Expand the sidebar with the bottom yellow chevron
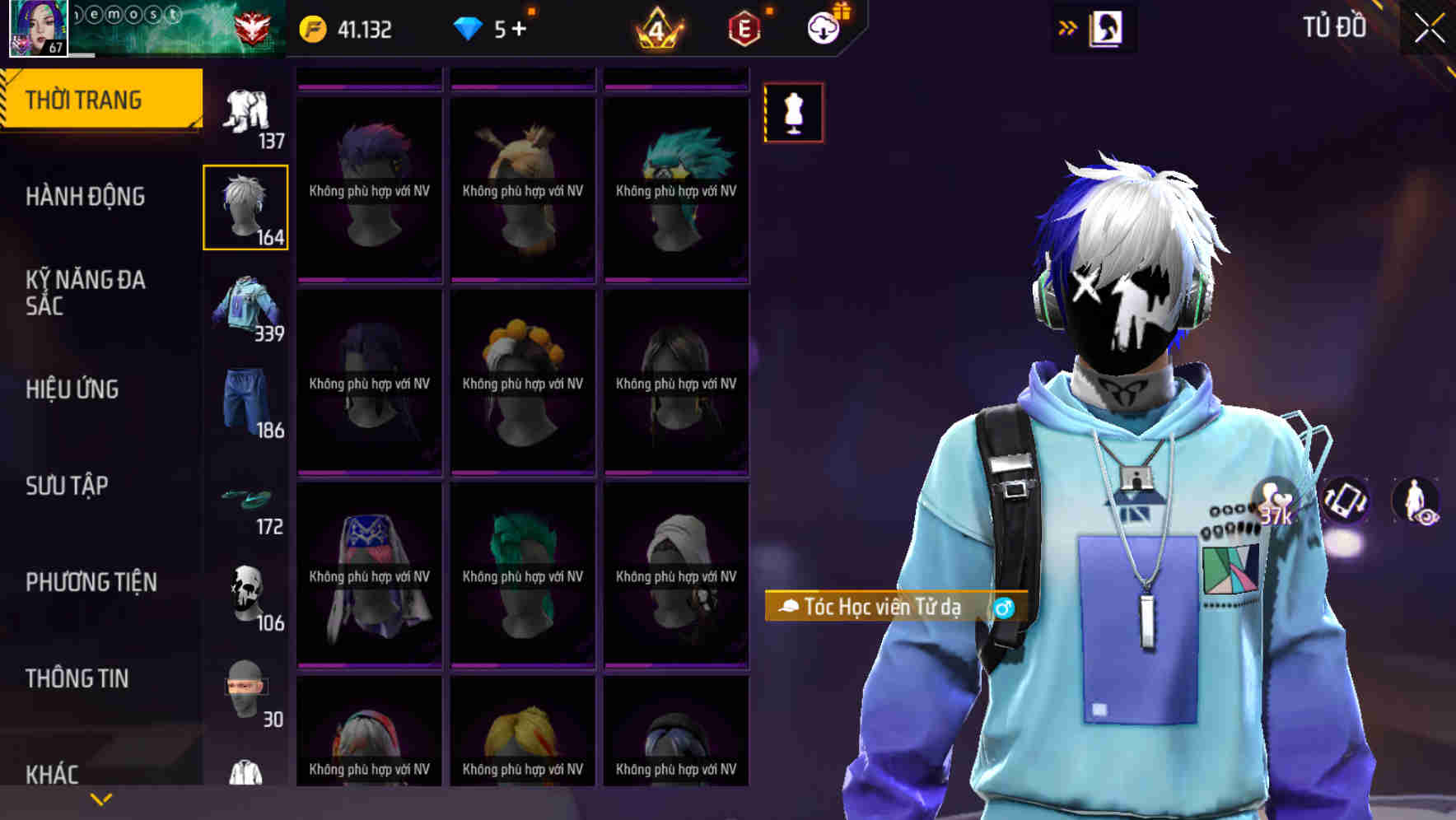 101,799
